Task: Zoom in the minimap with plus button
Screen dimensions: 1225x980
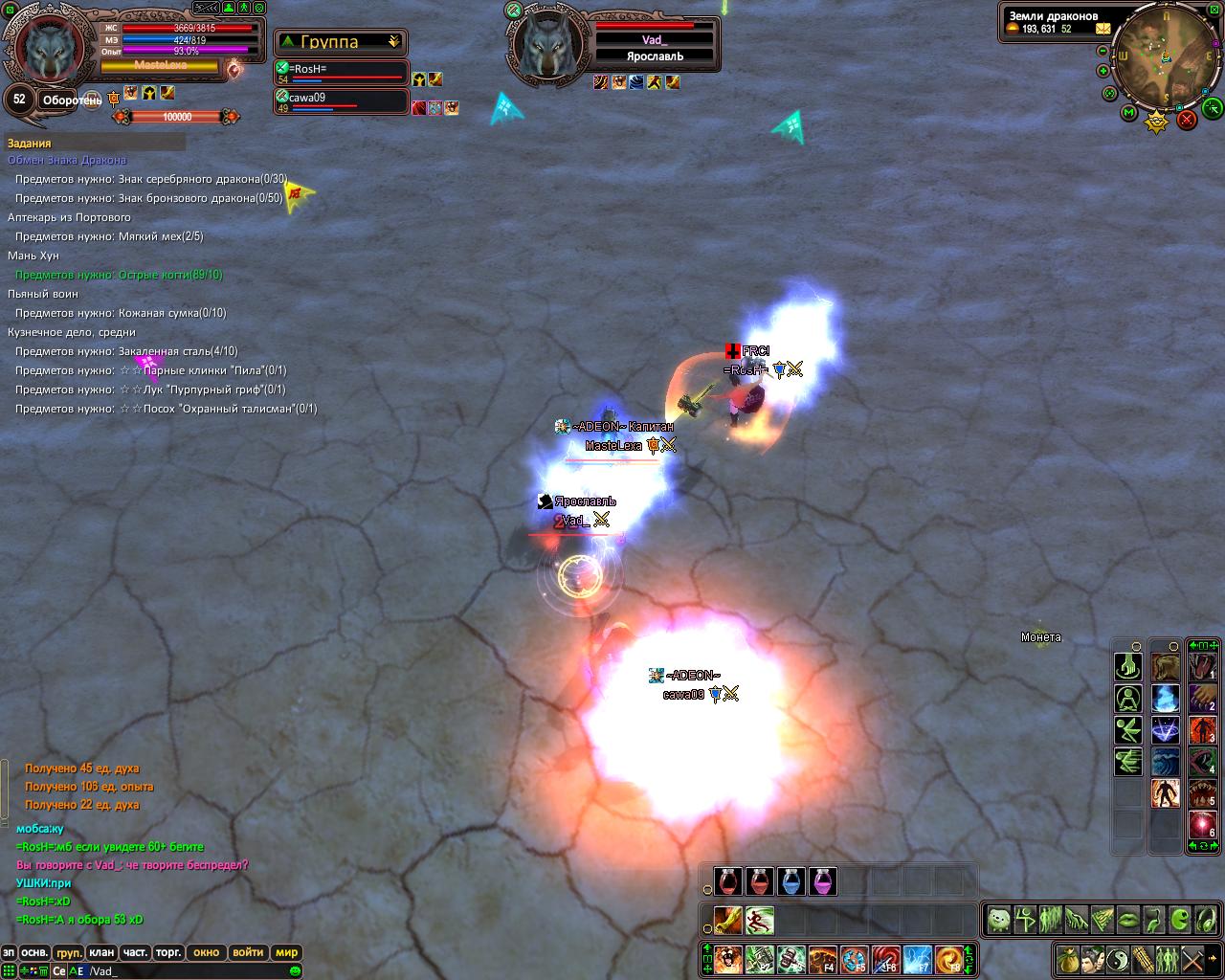Action: [x=1102, y=71]
